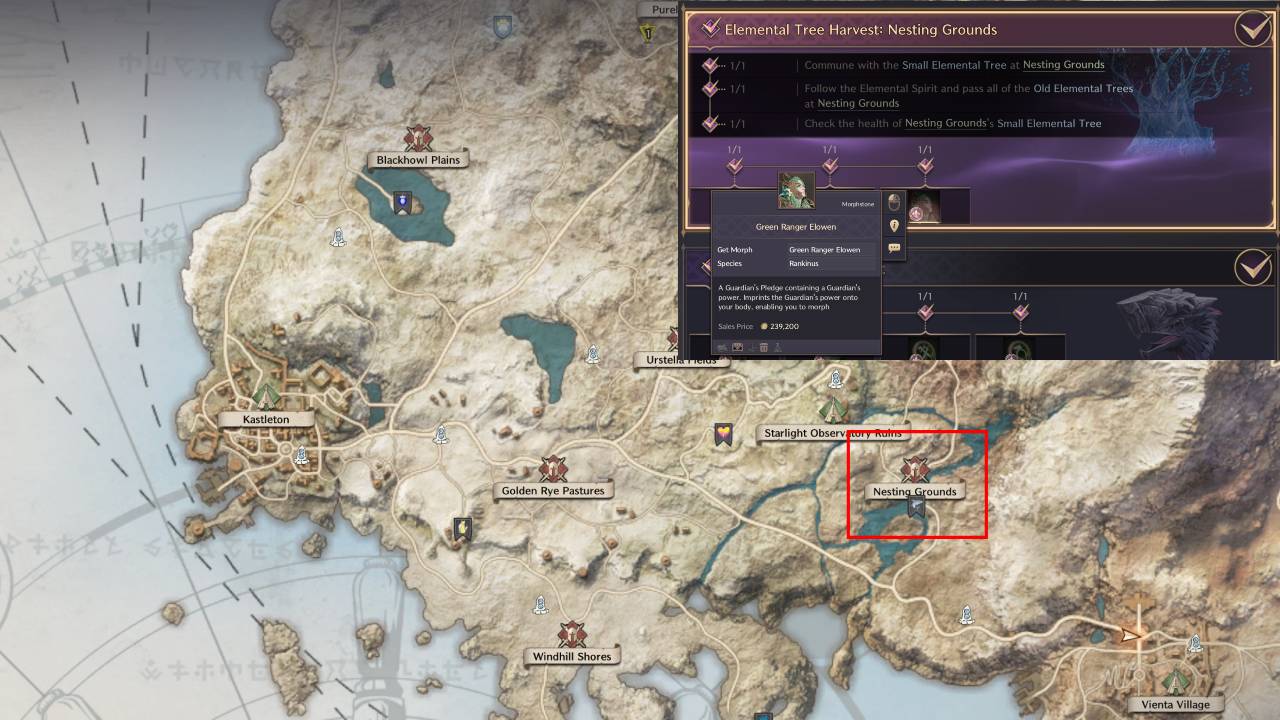Click the lightning bolt marker below Golden Rye Pastures

pyautogui.click(x=460, y=530)
